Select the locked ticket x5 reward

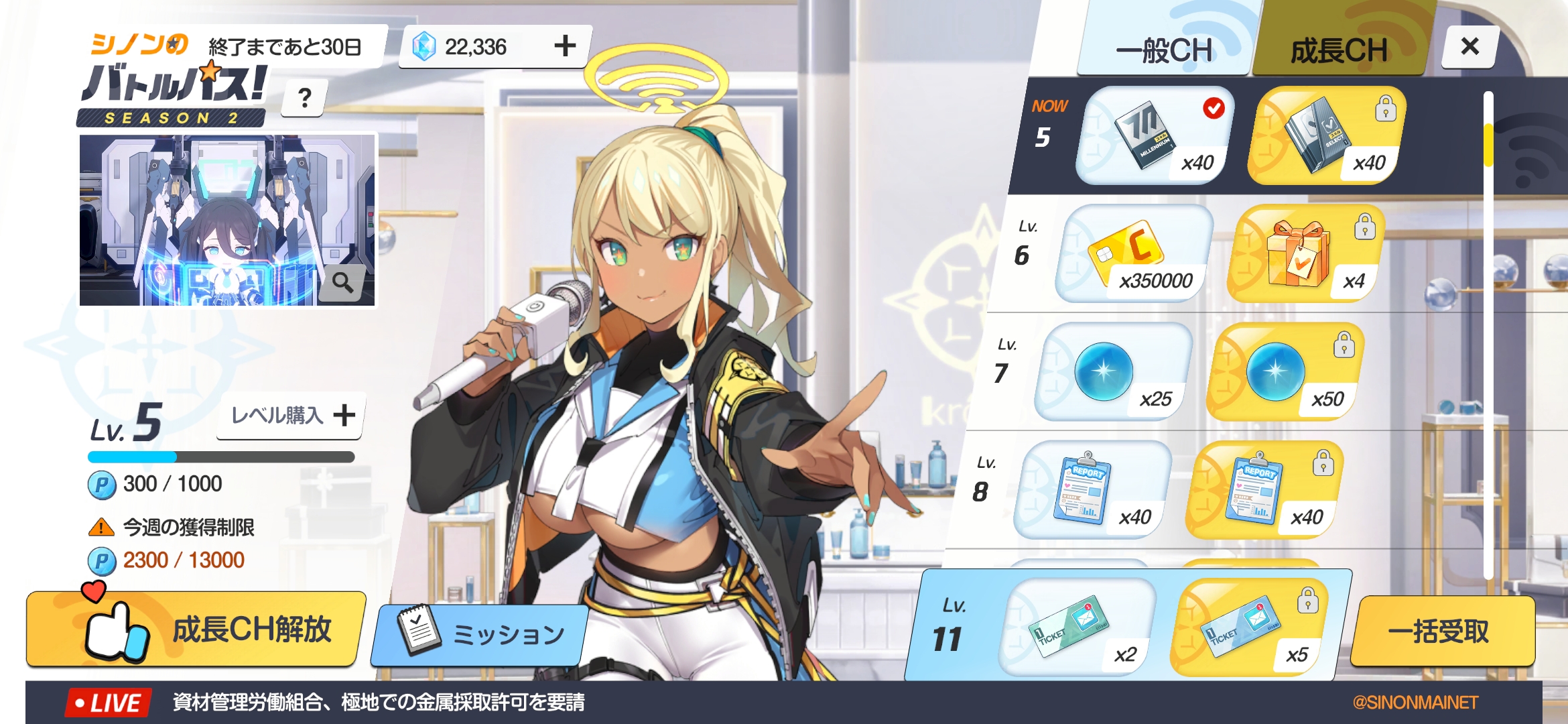coord(1250,627)
